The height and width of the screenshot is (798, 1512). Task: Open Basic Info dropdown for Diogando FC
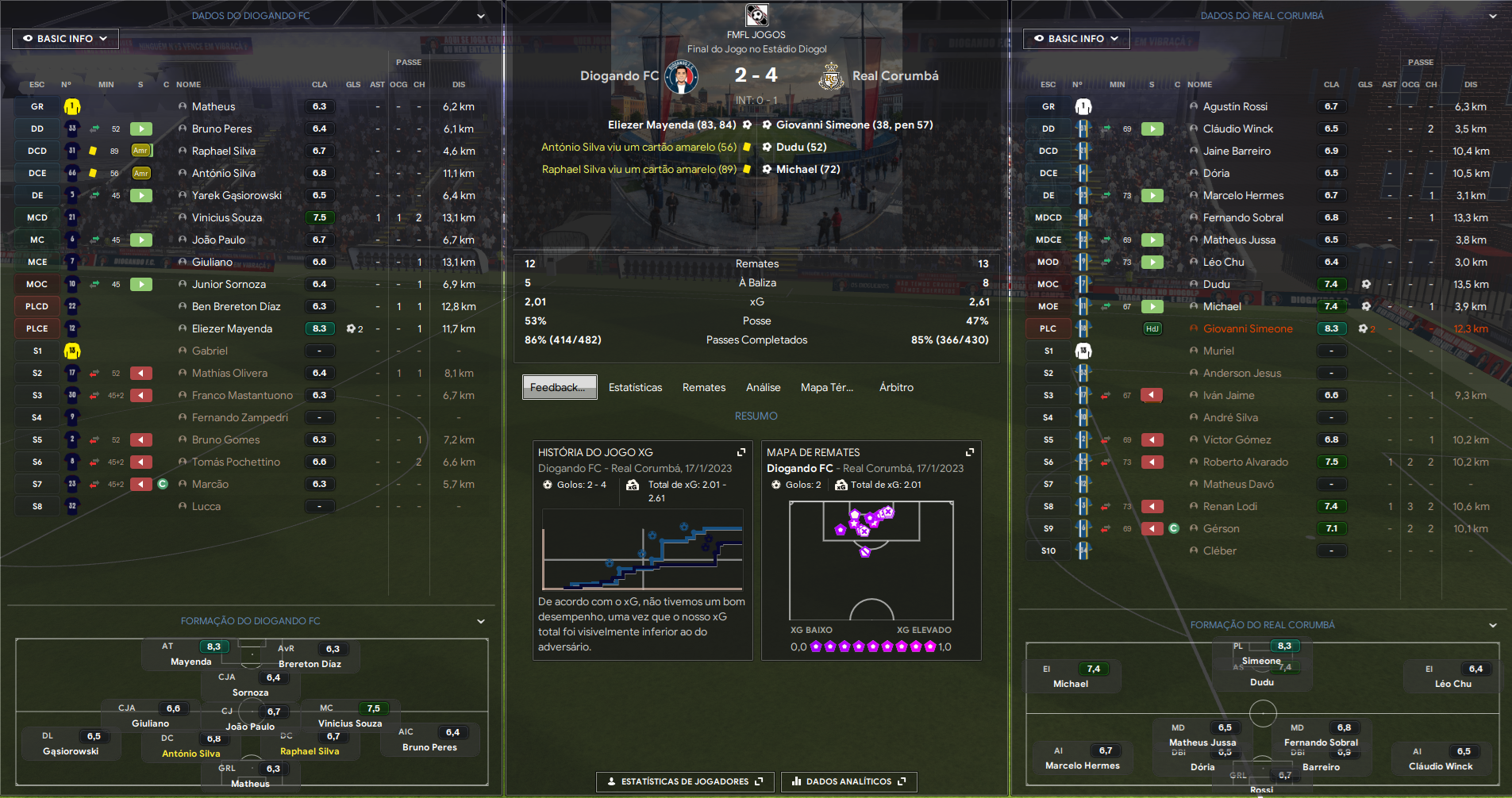tap(65, 38)
